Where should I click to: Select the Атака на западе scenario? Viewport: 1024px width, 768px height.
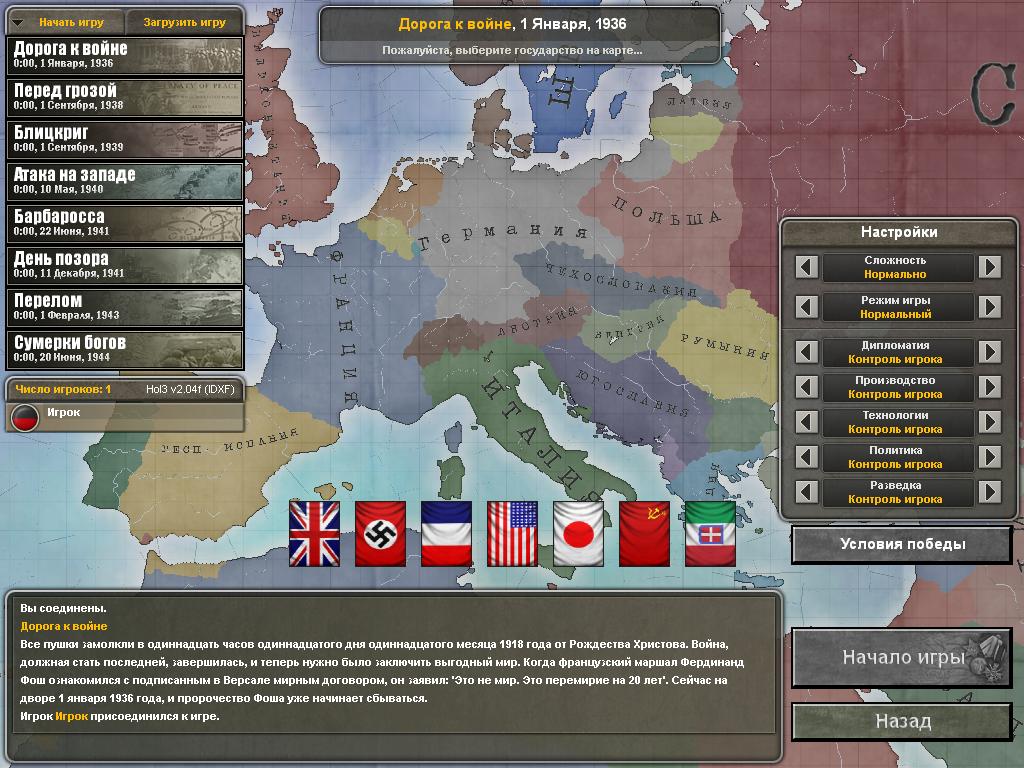tap(125, 181)
